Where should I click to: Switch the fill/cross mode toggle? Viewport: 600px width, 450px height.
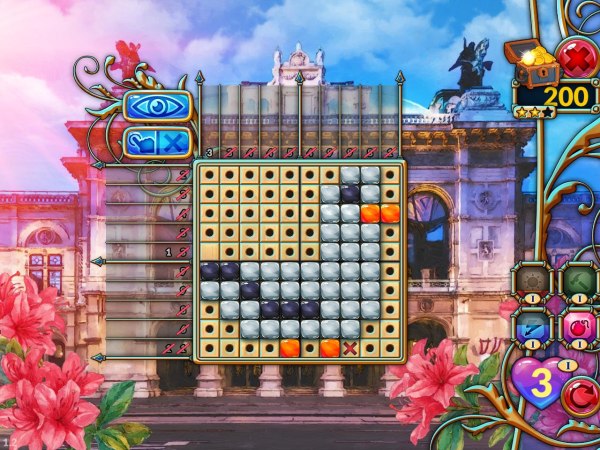tap(156, 143)
